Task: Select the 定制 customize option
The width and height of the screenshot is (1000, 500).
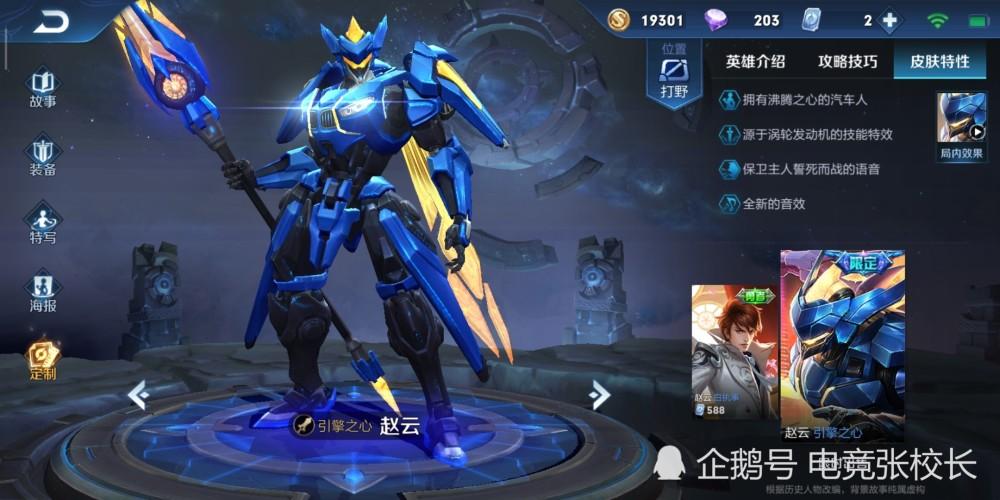Action: pos(43,359)
